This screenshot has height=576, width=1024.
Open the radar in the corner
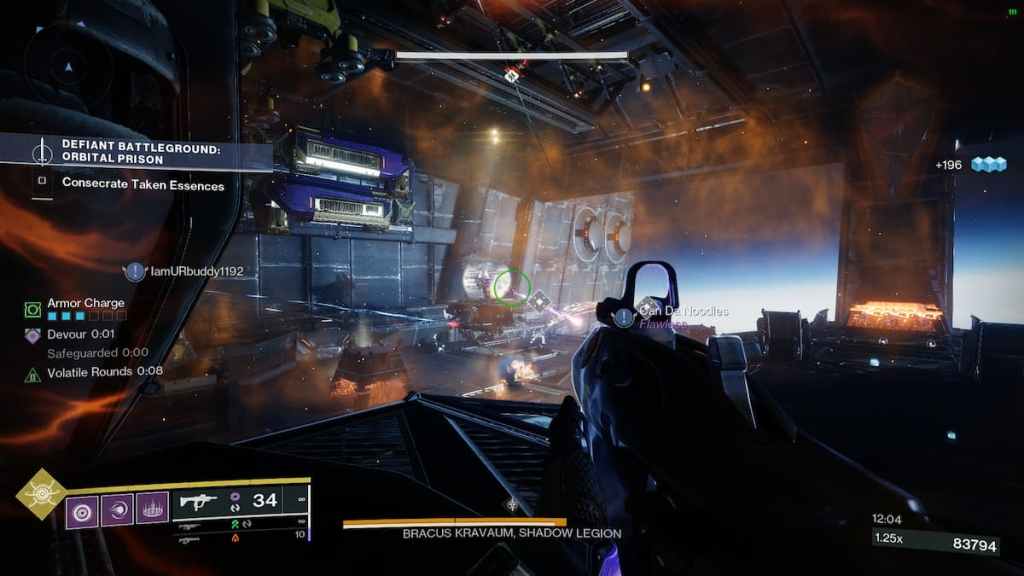pyautogui.click(x=70, y=67)
